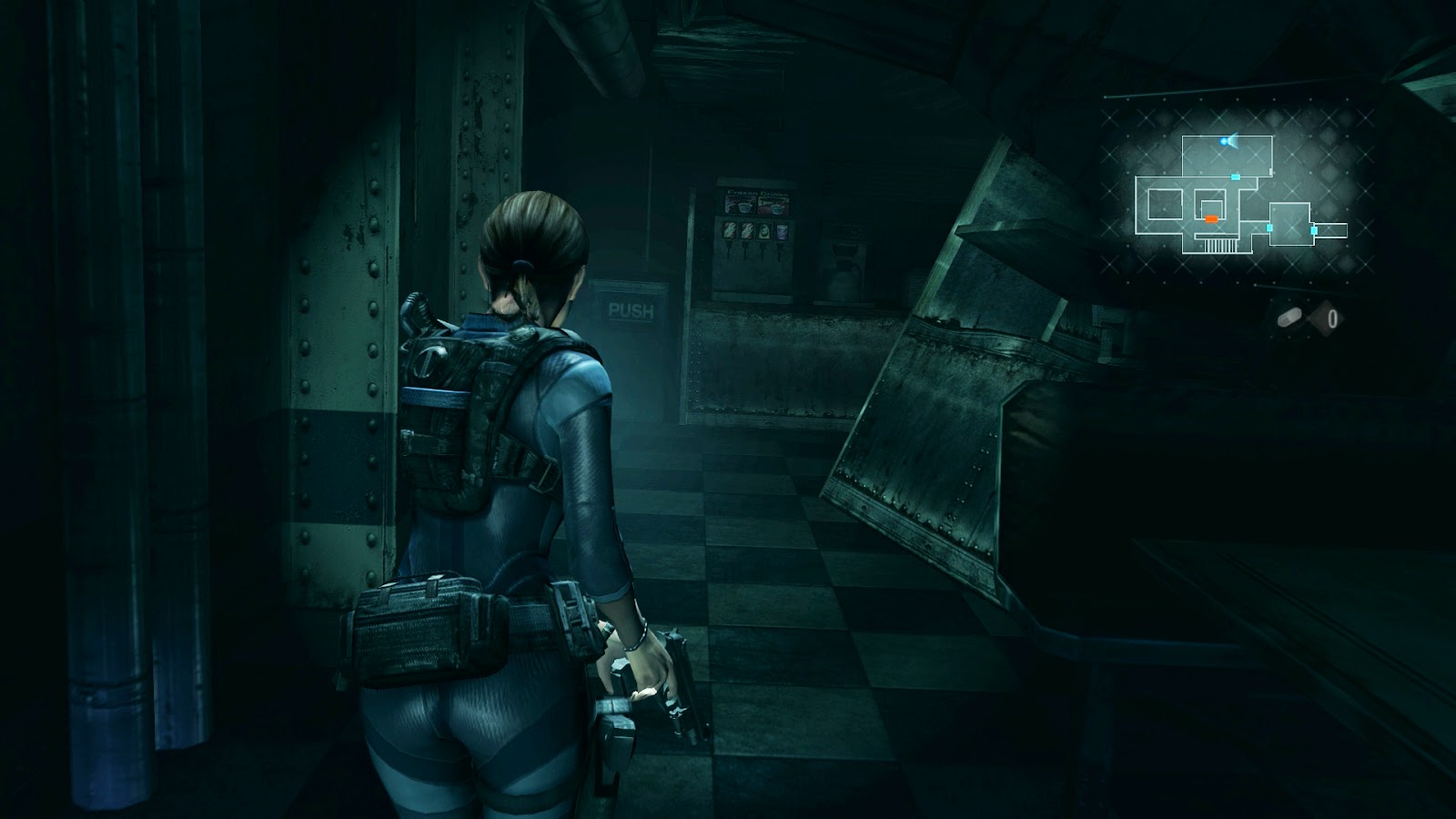Select the leftmost blue door marker near the cafeteria room
1456x819 pixels.
[x=1269, y=227]
